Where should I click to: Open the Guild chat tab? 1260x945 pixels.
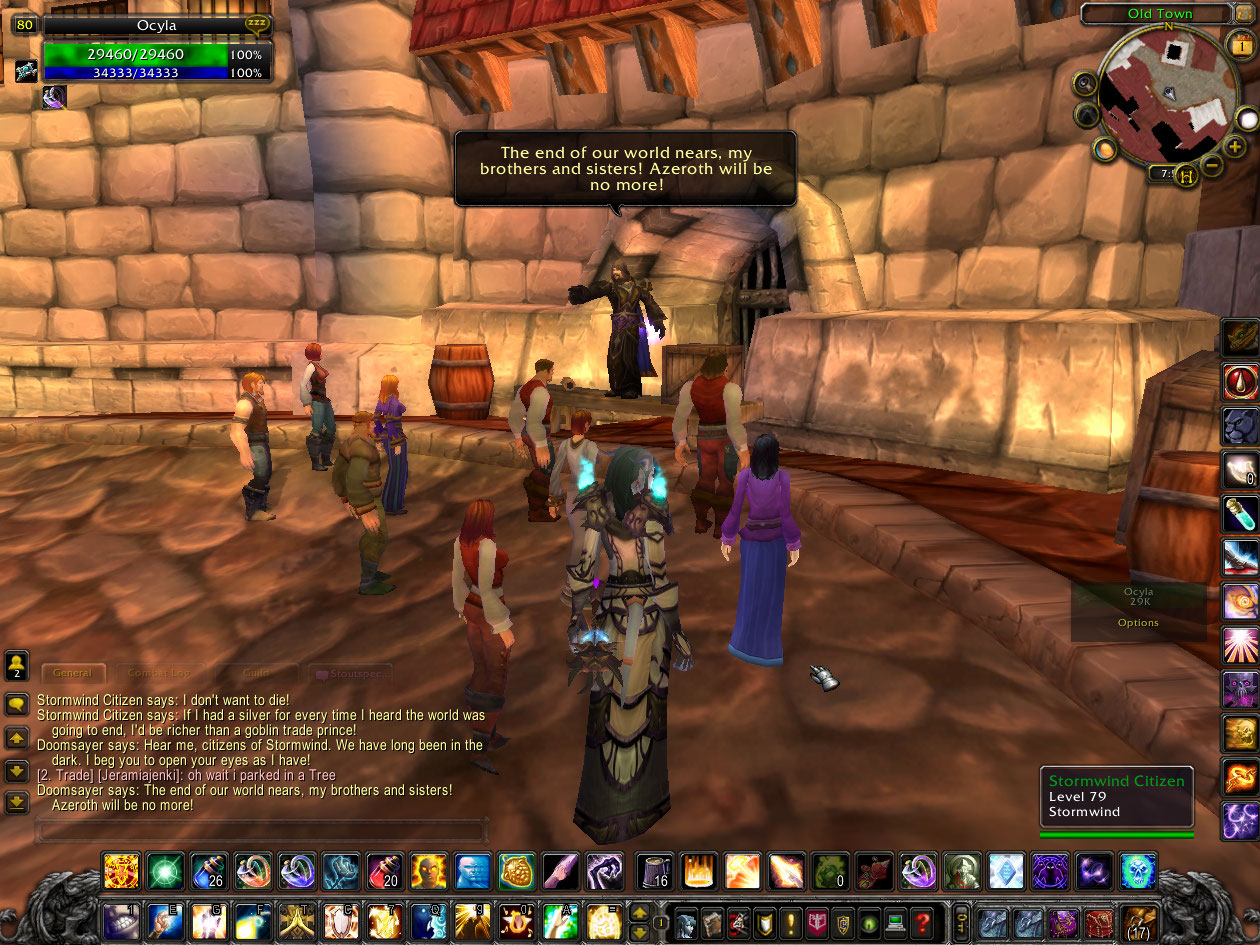point(256,674)
